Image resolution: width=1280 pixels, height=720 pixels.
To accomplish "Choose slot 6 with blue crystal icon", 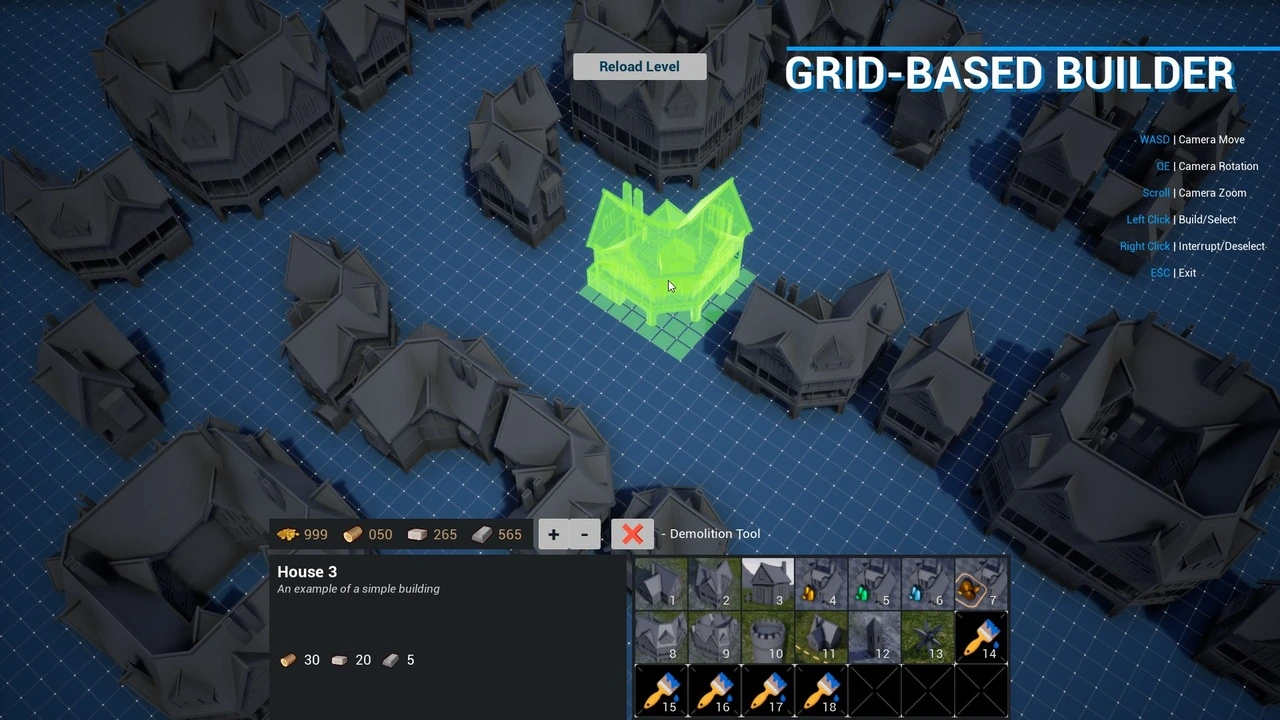I will point(927,584).
